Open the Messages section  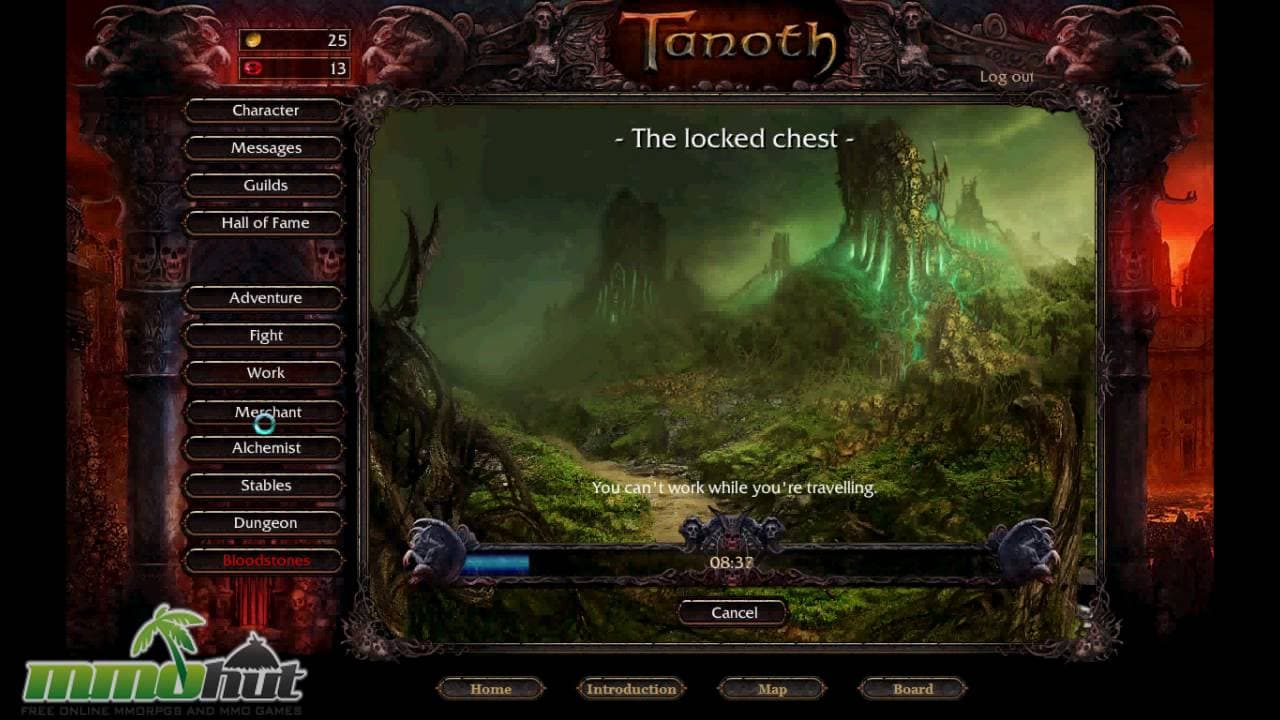pyautogui.click(x=263, y=147)
